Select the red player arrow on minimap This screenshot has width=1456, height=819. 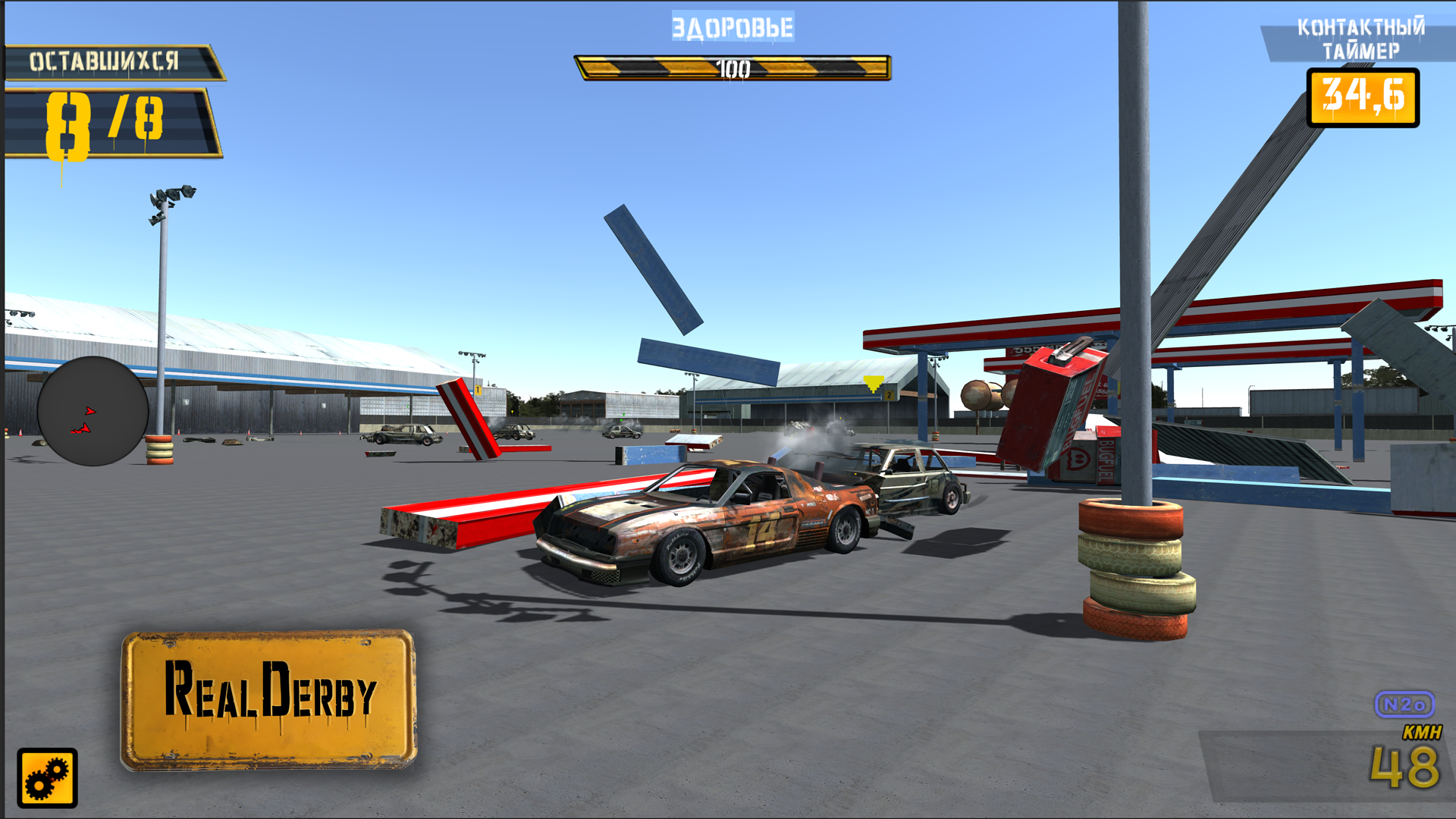tap(91, 410)
